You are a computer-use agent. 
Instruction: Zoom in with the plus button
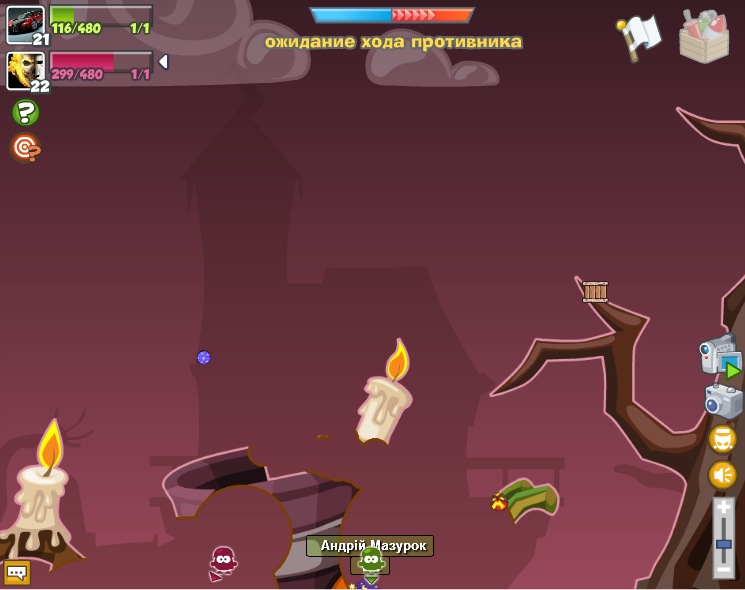(723, 509)
